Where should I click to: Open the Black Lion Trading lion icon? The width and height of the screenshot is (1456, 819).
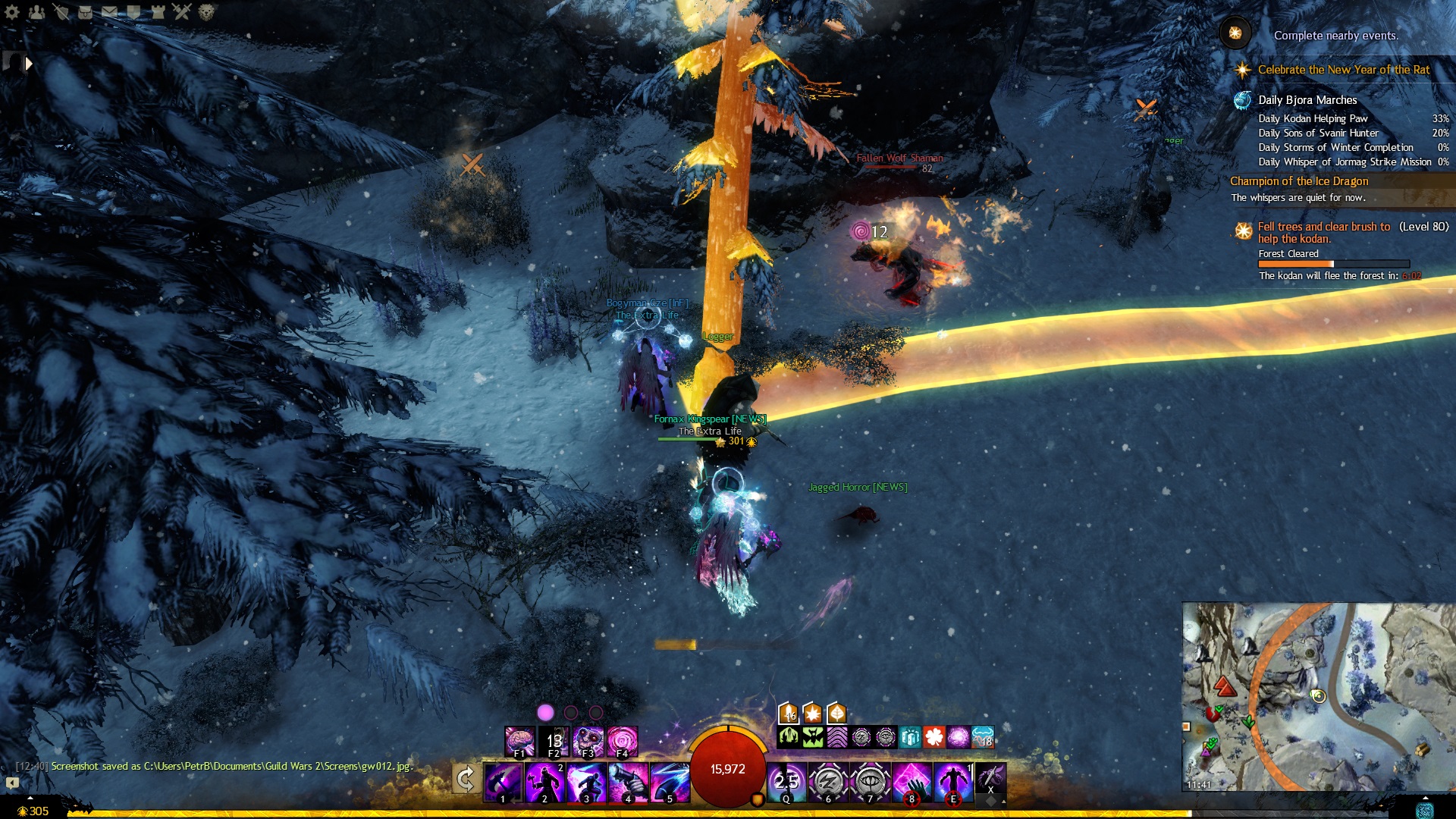point(206,11)
